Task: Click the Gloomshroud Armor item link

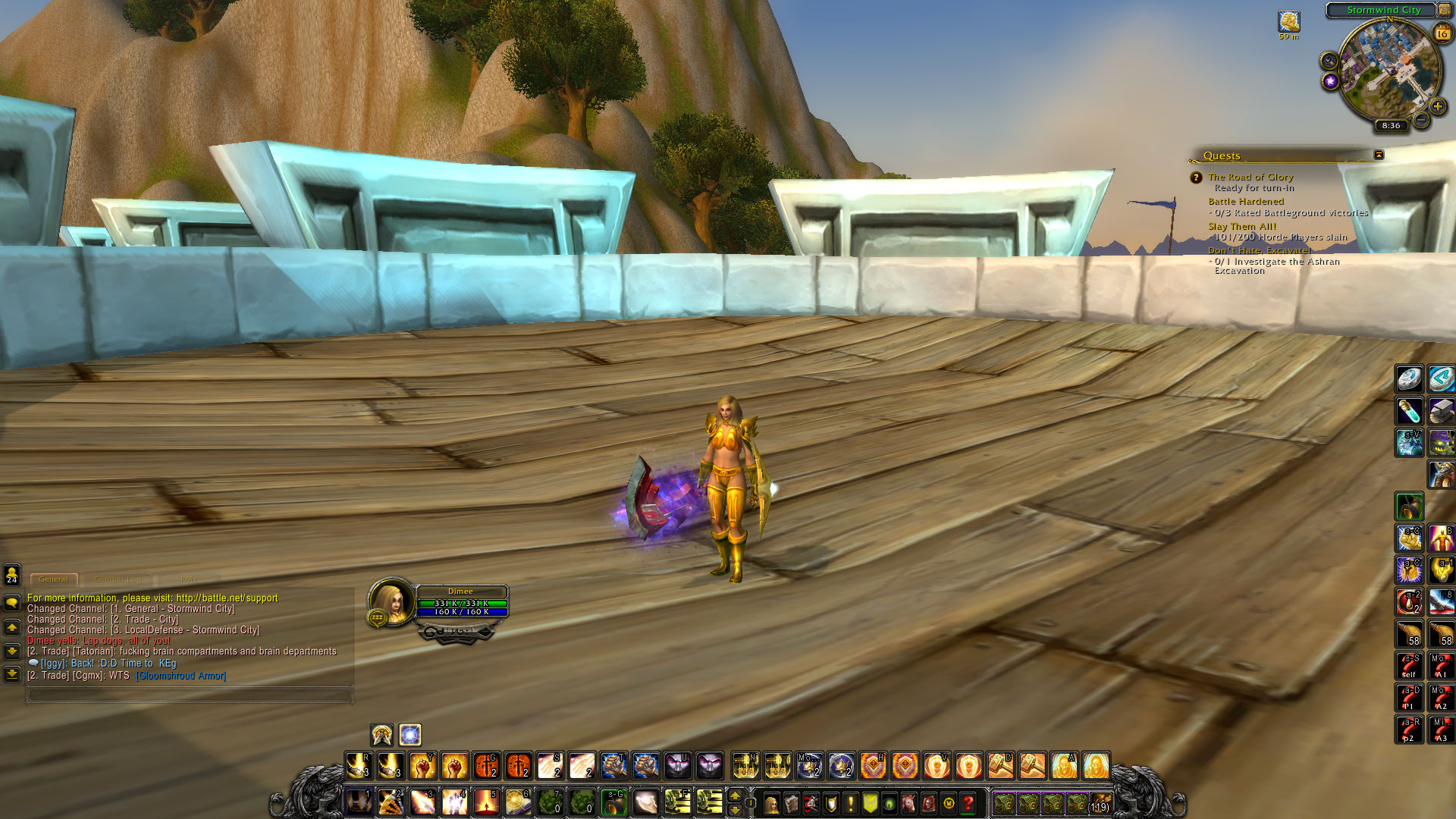Action: pyautogui.click(x=180, y=676)
